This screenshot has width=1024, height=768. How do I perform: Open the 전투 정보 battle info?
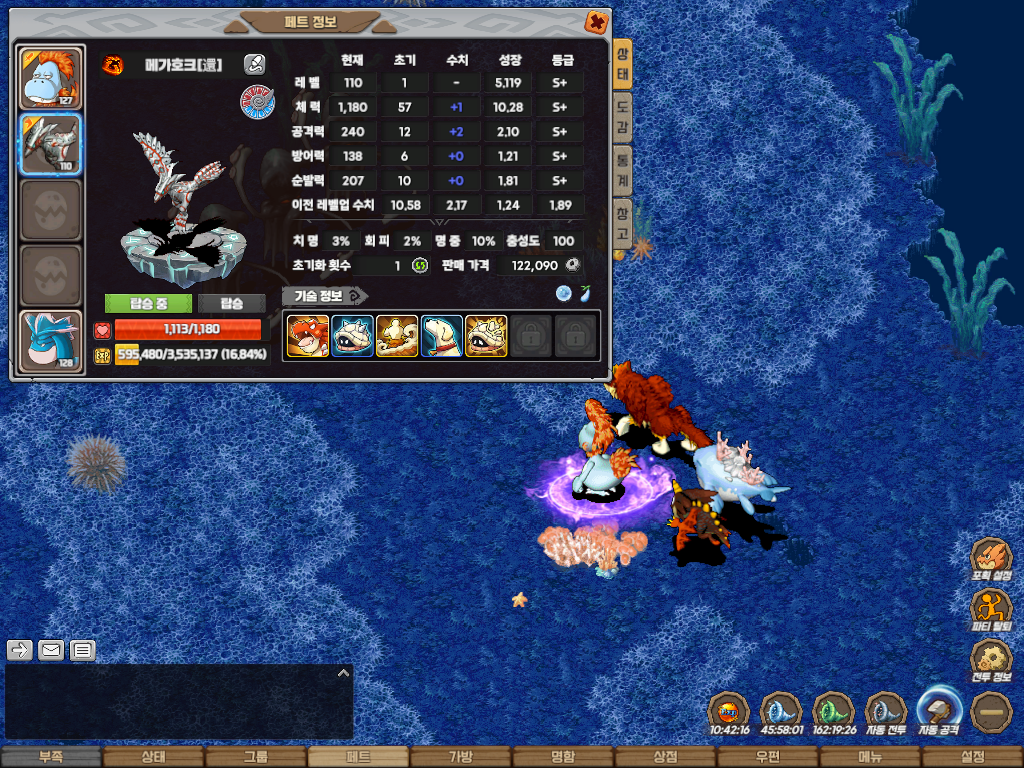point(991,660)
